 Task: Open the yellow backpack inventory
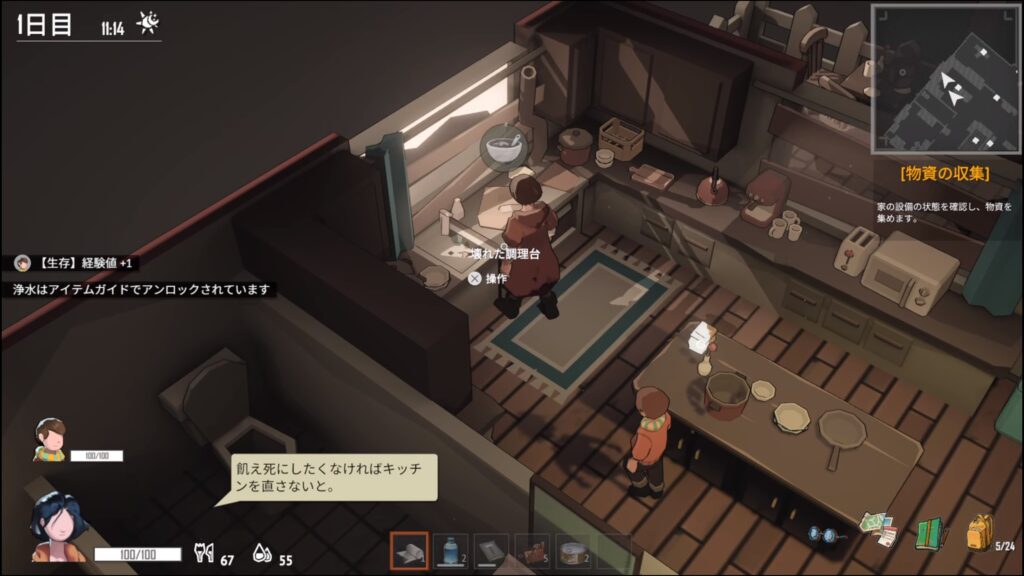(x=980, y=533)
